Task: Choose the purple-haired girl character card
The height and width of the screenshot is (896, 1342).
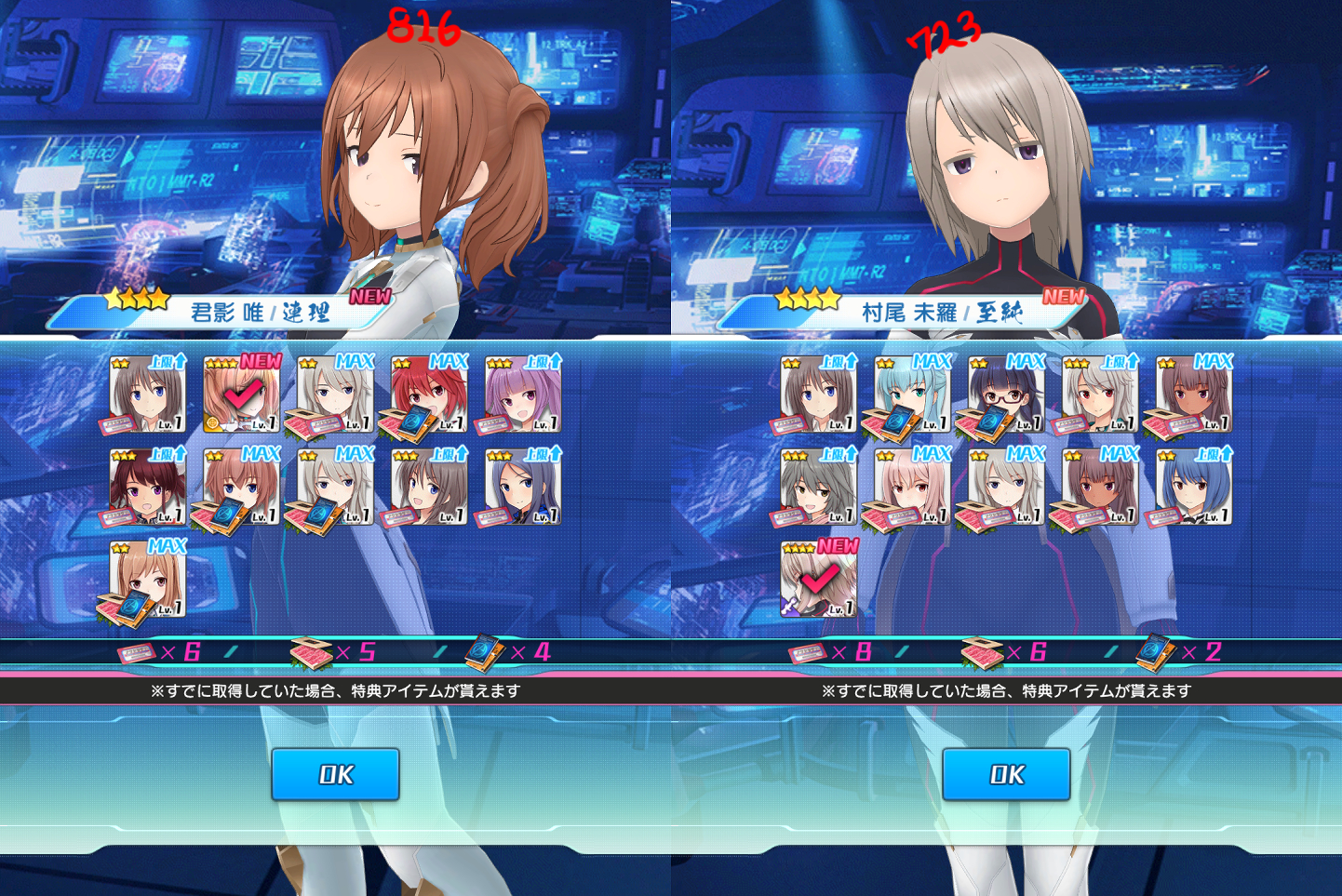Action: pos(523,395)
